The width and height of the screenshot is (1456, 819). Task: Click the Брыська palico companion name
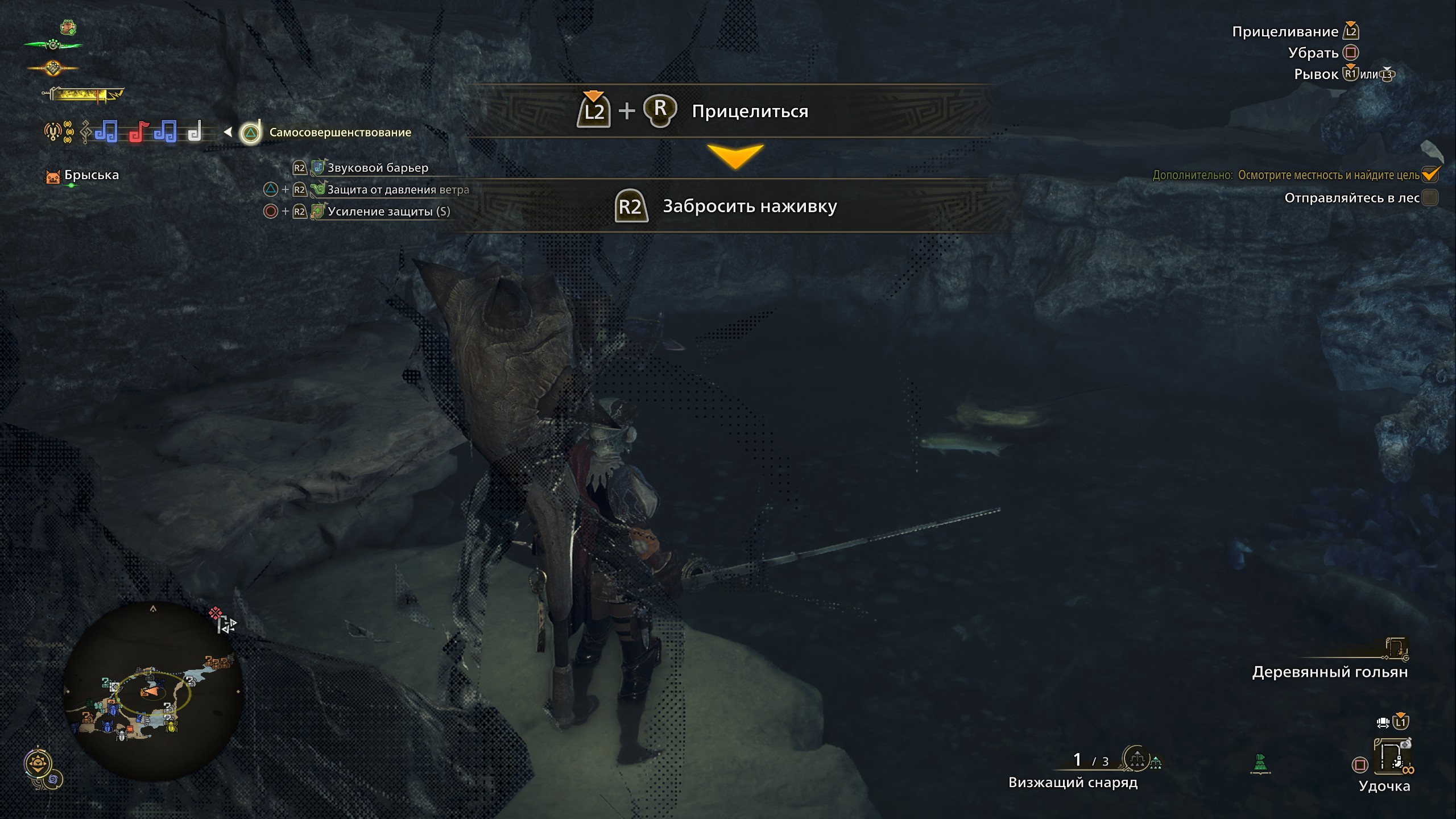[x=91, y=175]
